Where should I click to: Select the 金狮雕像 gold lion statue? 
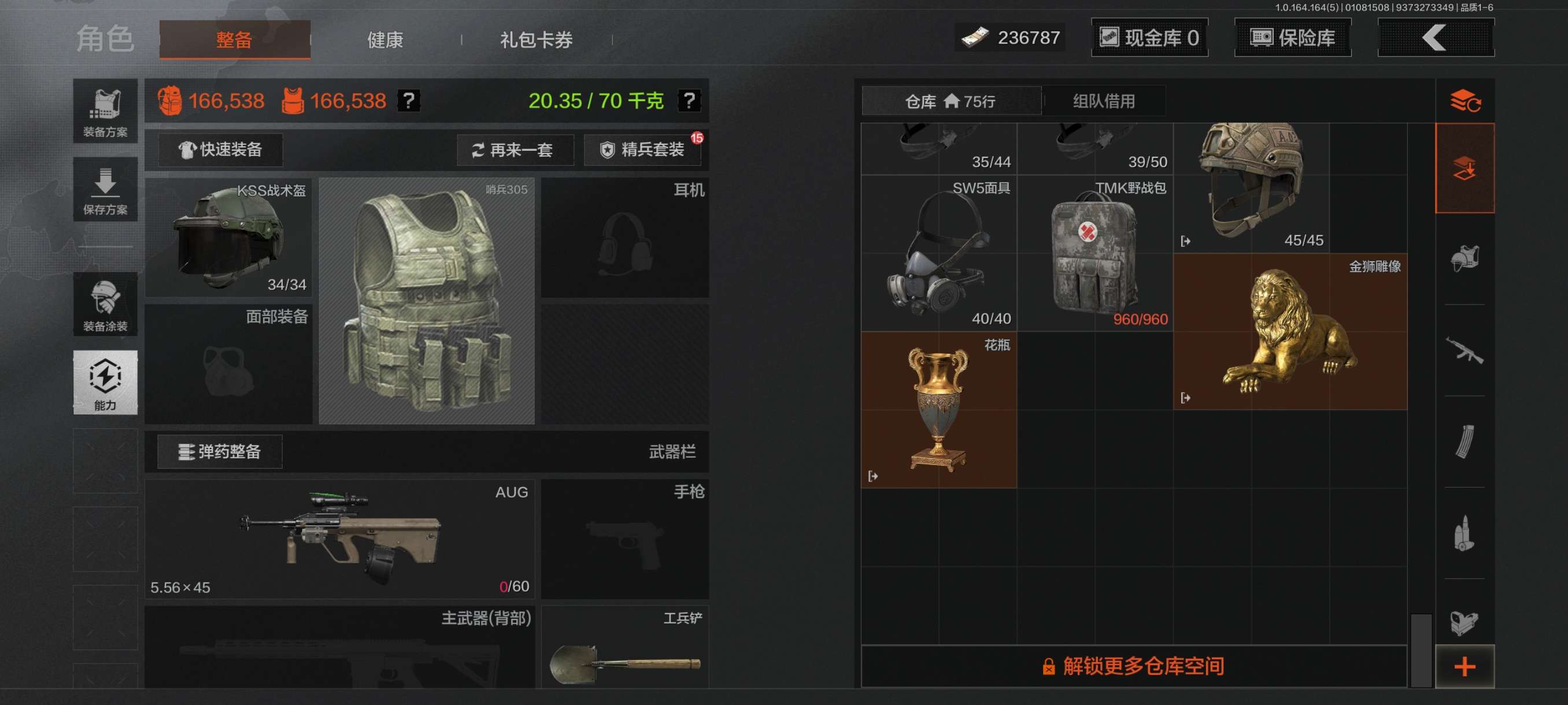point(1290,332)
